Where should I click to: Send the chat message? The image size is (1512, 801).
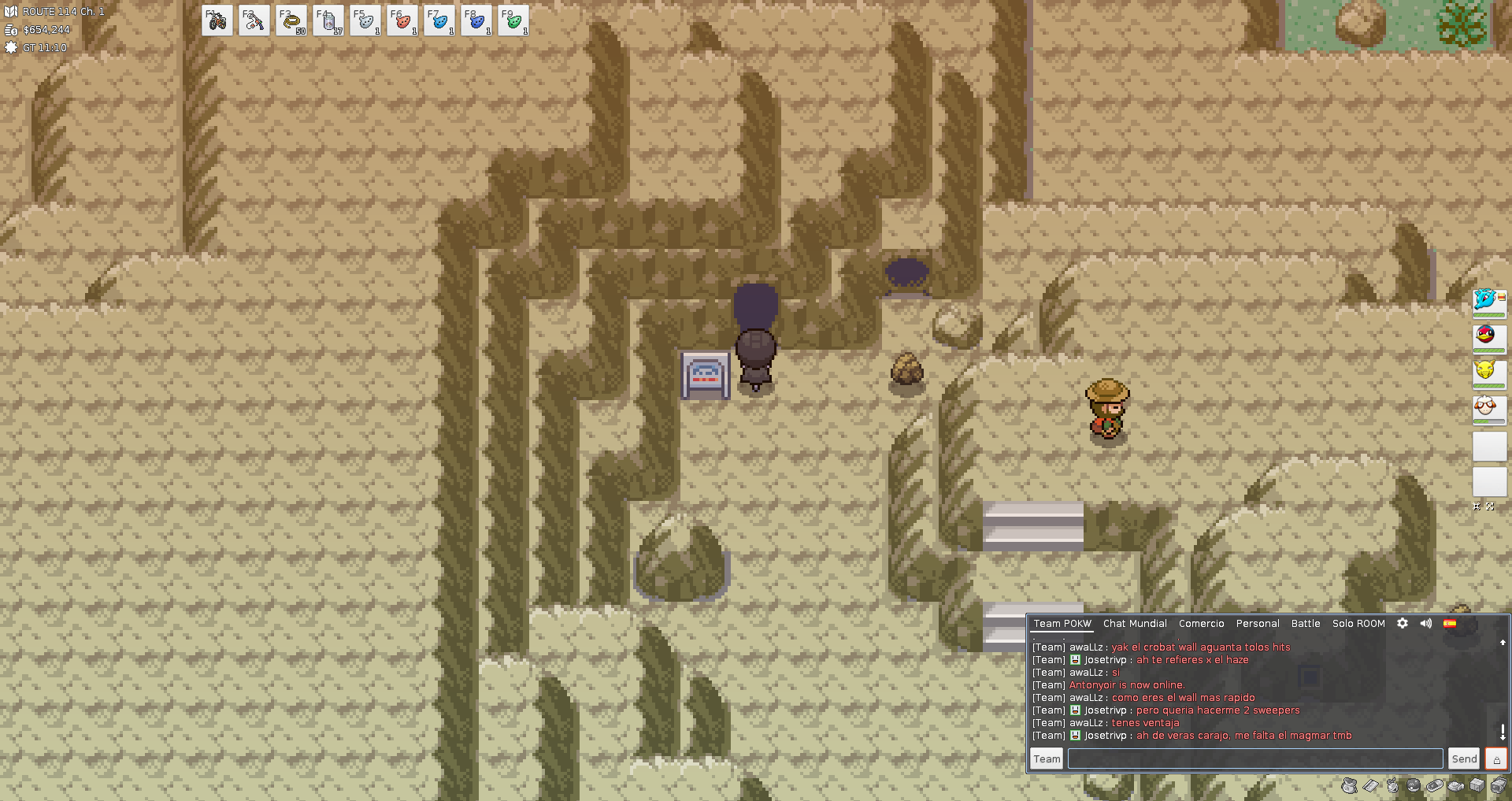point(1464,758)
